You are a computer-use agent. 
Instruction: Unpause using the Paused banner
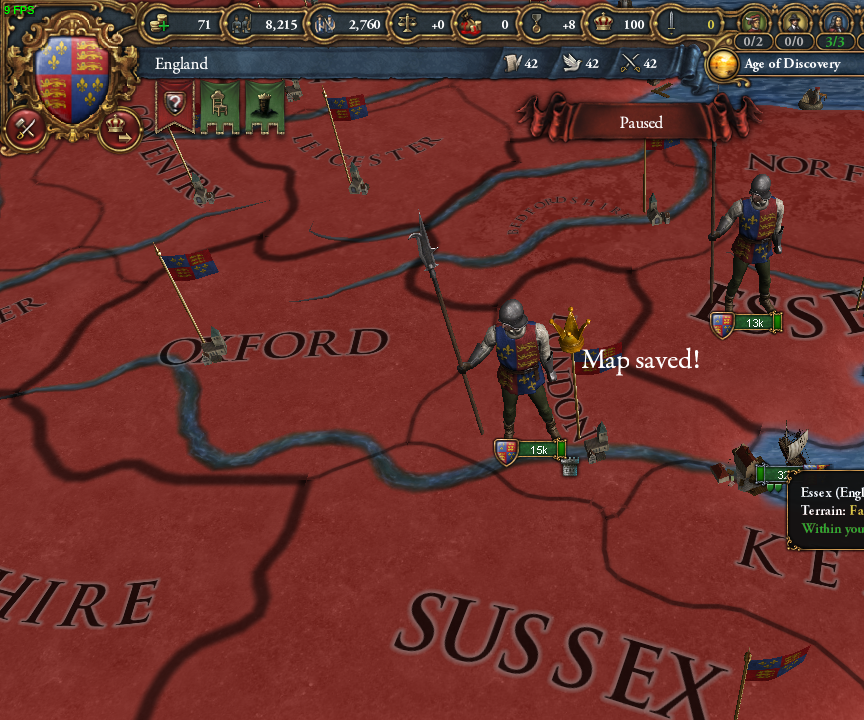pos(640,123)
